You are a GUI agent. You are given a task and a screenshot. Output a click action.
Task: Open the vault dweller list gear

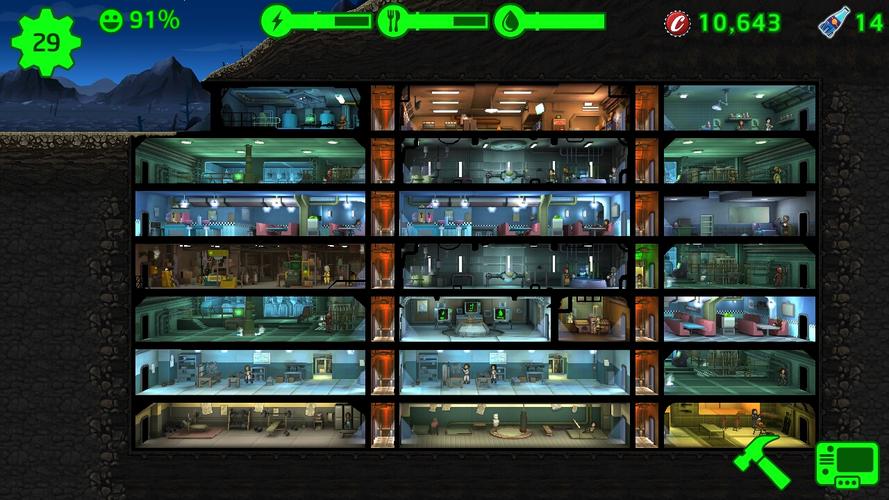coord(45,42)
